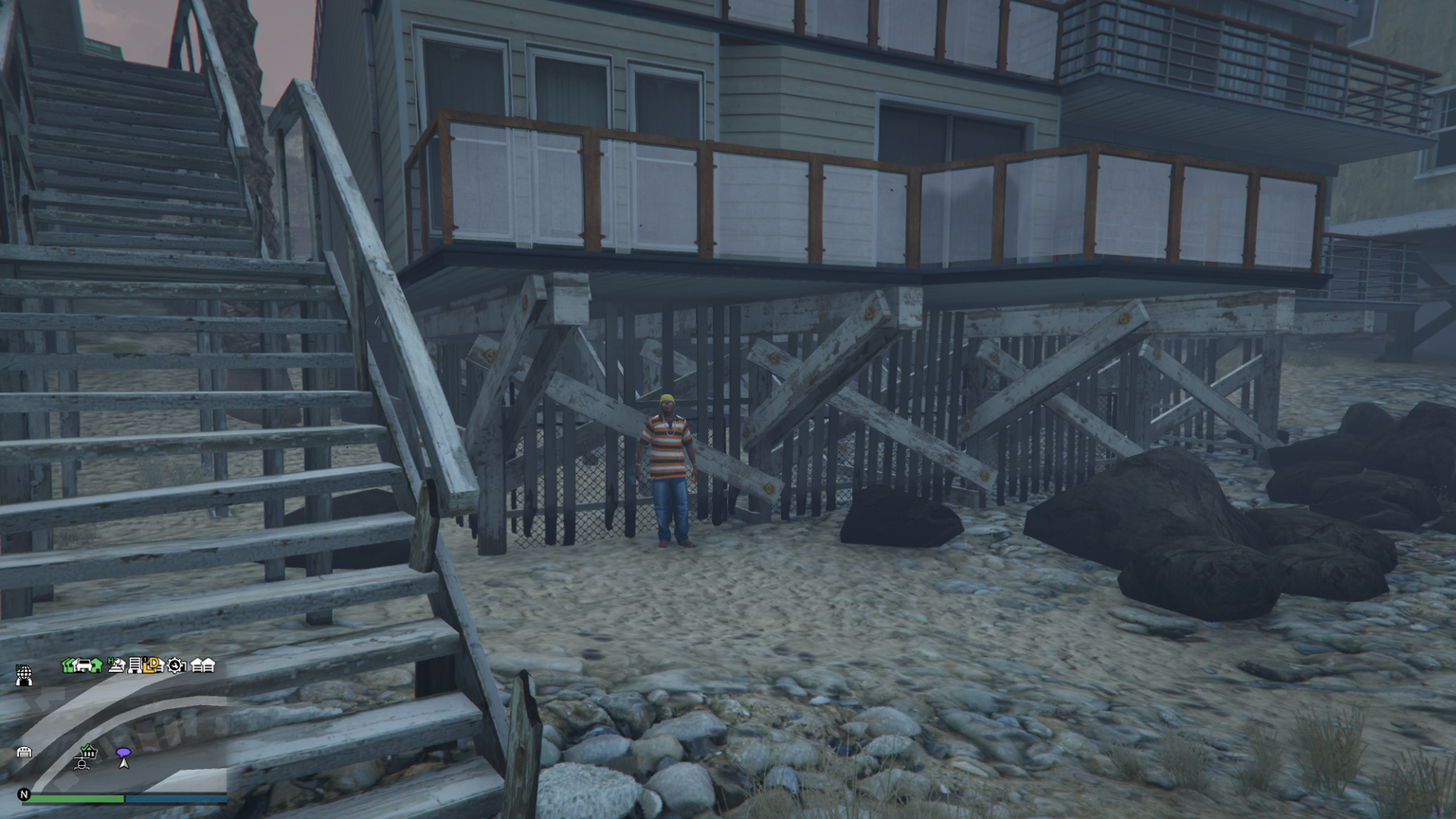Select the white car blip between green houses
1456x819 pixels.
pos(83,665)
